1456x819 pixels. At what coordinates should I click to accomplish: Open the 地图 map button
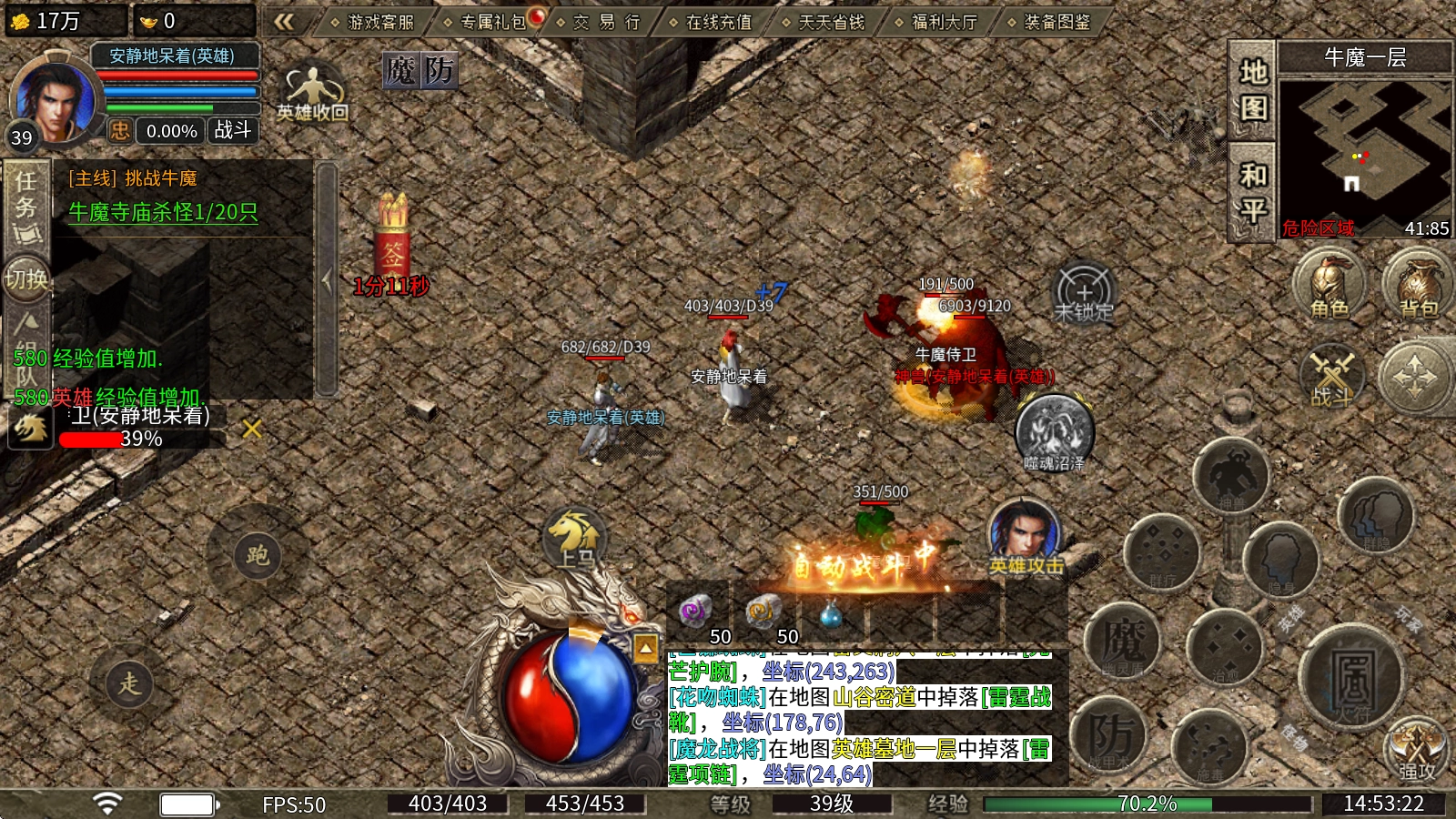coord(1253,90)
